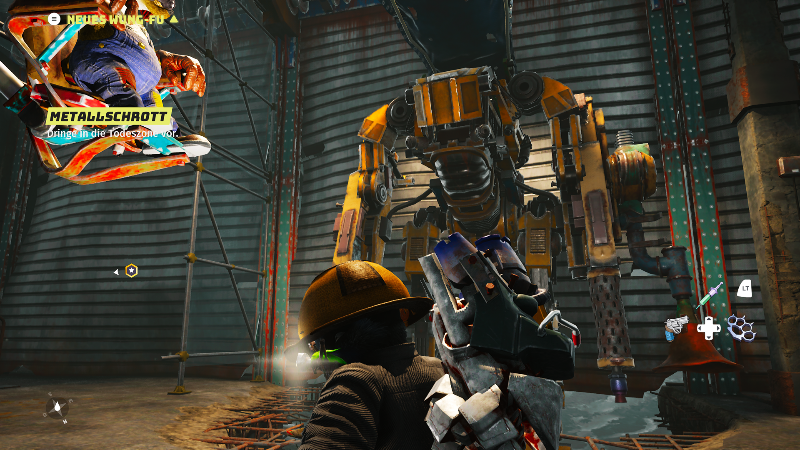Use the healing syringe item

710,295
